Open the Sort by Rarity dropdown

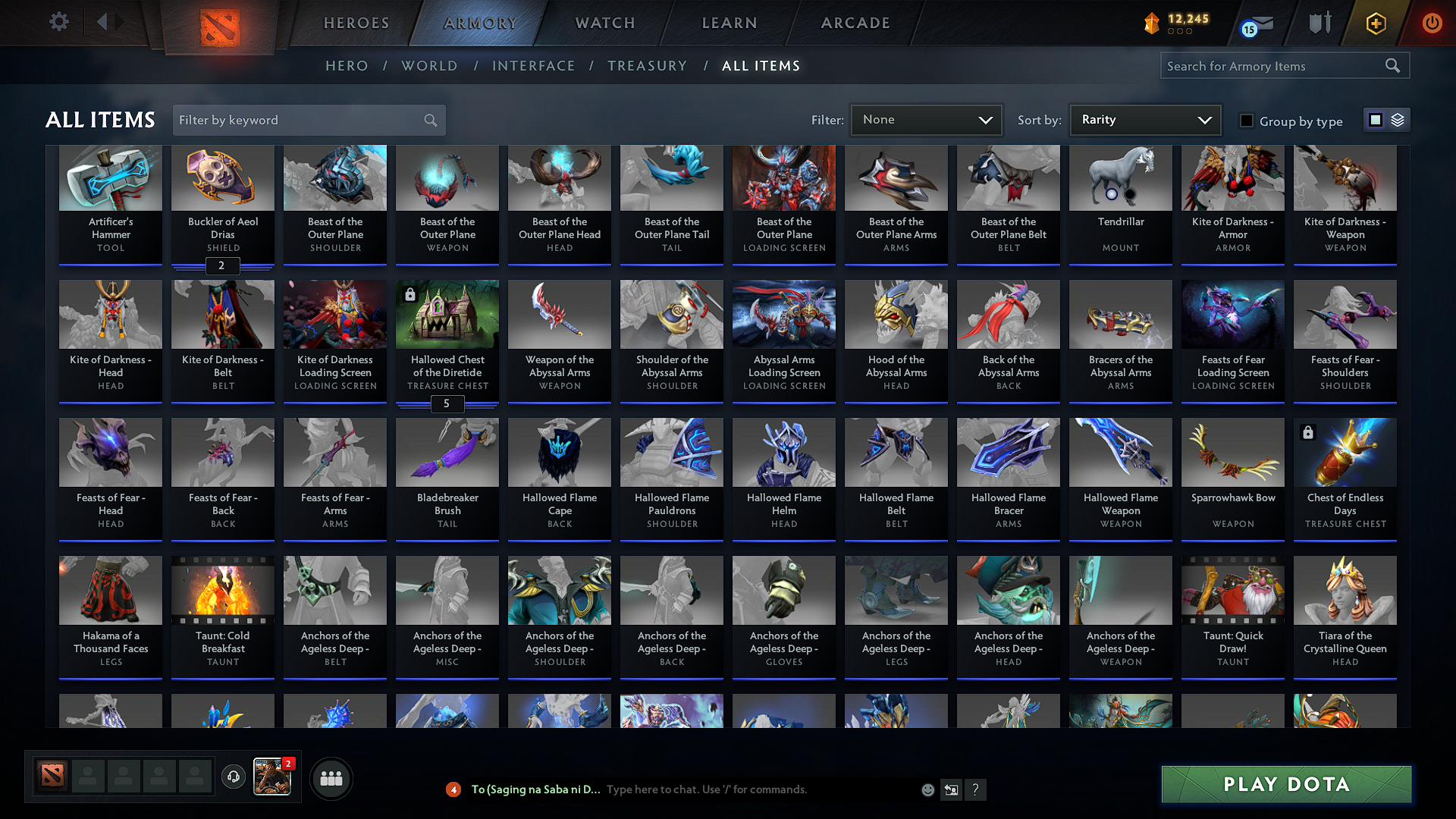[x=1144, y=119]
